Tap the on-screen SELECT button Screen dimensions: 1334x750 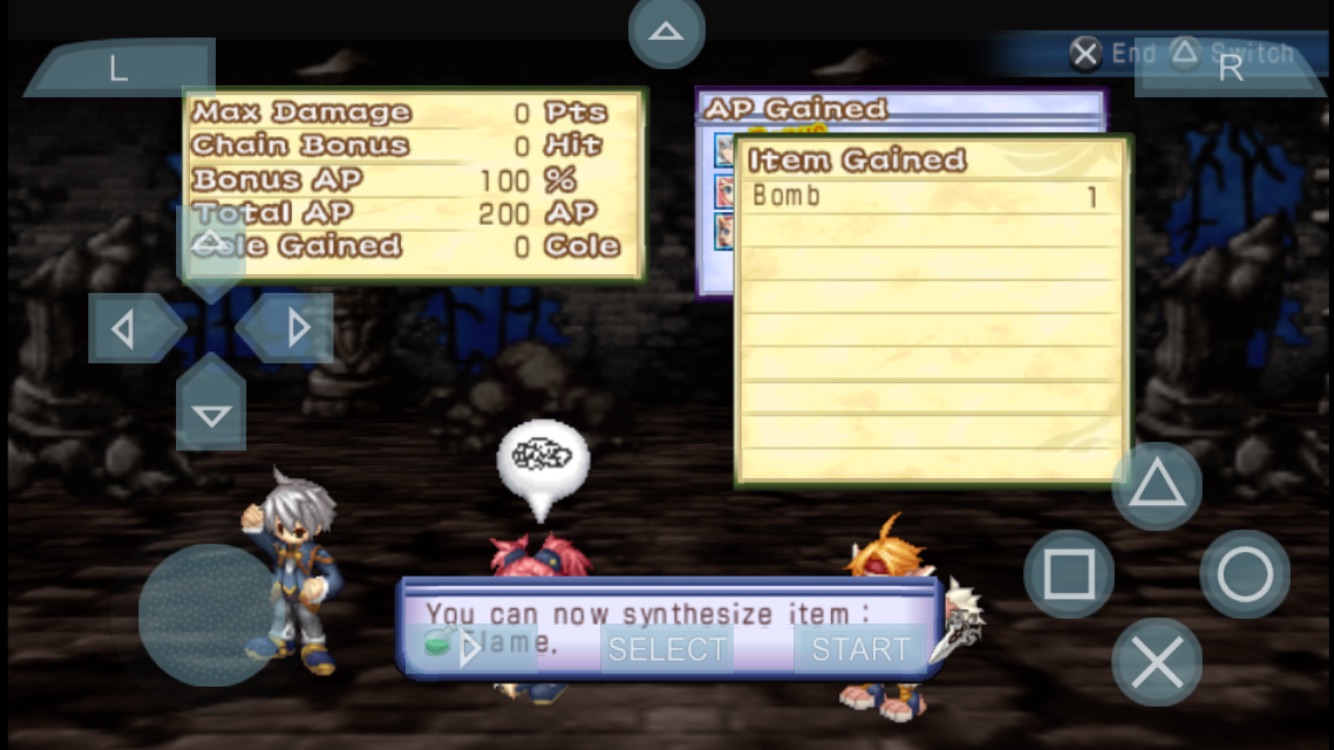[x=666, y=649]
